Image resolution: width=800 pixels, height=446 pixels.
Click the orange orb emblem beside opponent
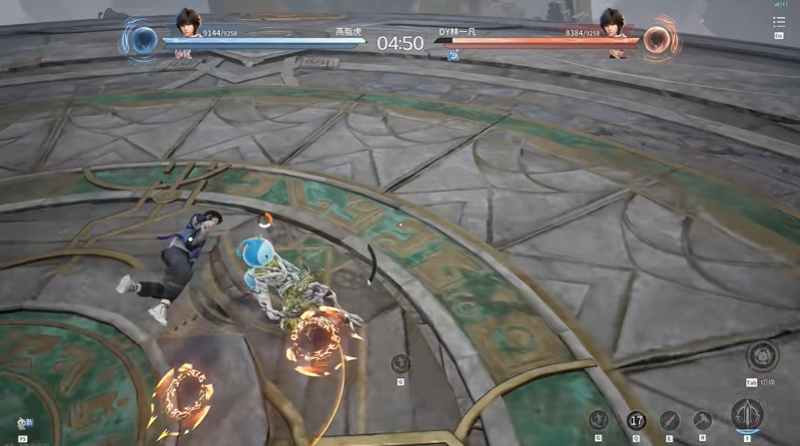(657, 40)
